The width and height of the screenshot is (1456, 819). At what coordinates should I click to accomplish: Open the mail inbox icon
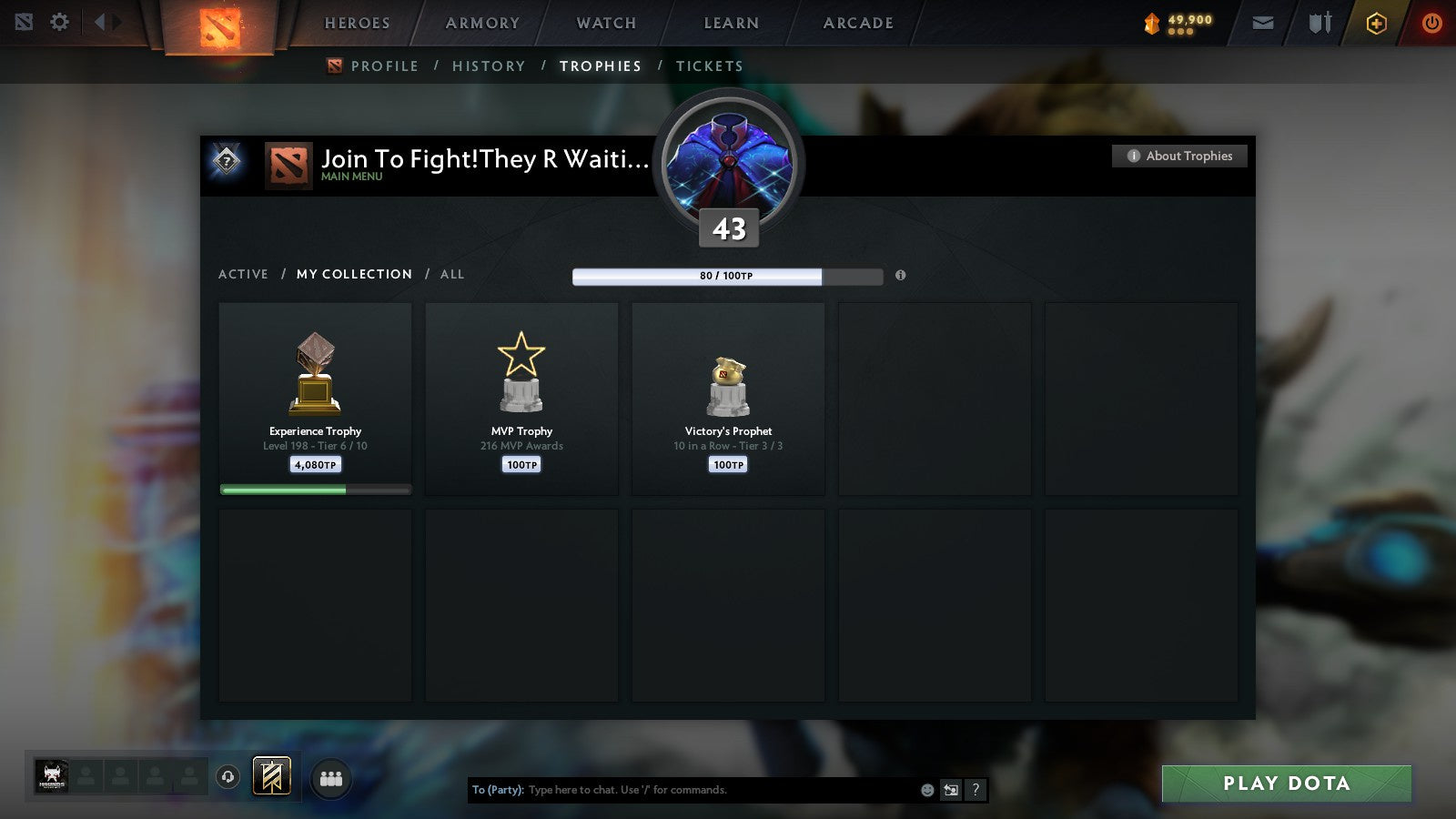point(1263,23)
